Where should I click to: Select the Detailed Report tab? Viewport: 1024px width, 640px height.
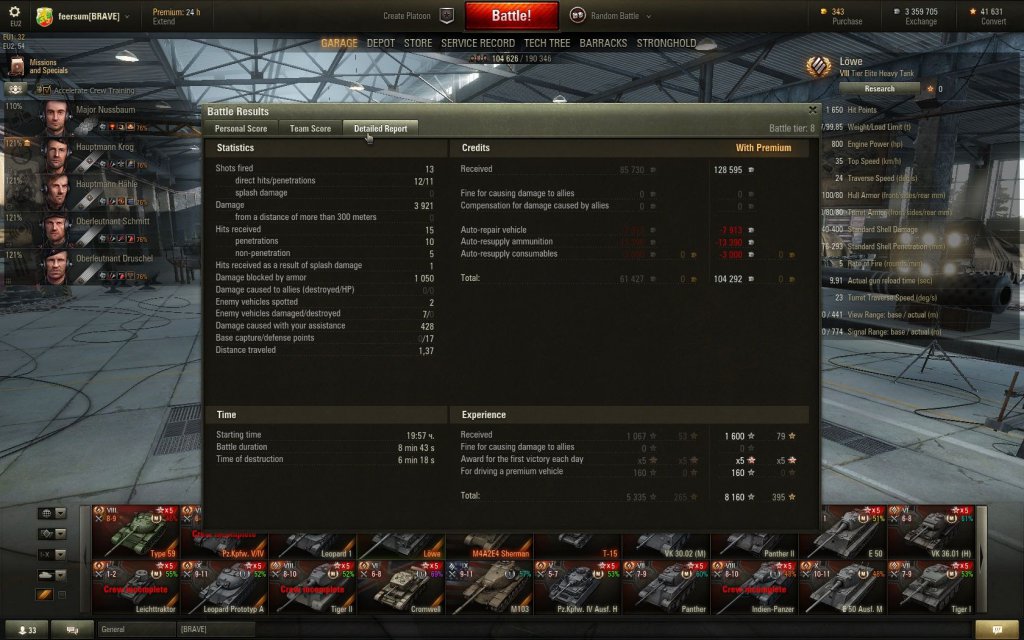(x=380, y=128)
